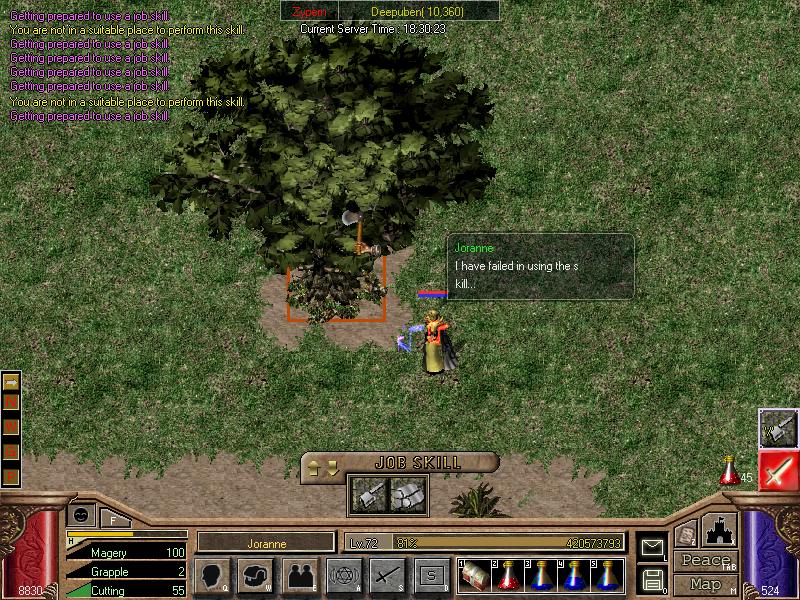Open the castle guild icon
This screenshot has width=800, height=600.
(720, 530)
